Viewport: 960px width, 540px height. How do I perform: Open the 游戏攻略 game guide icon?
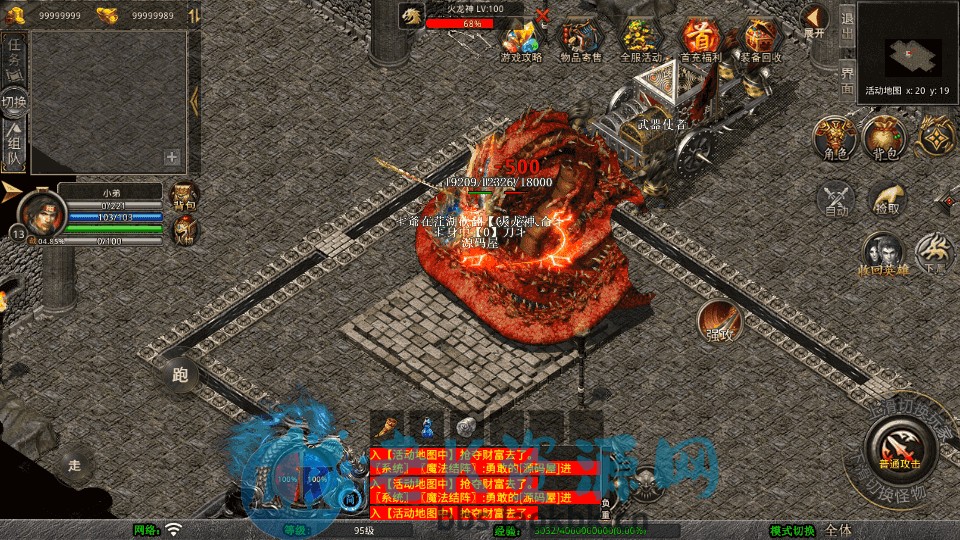521,39
